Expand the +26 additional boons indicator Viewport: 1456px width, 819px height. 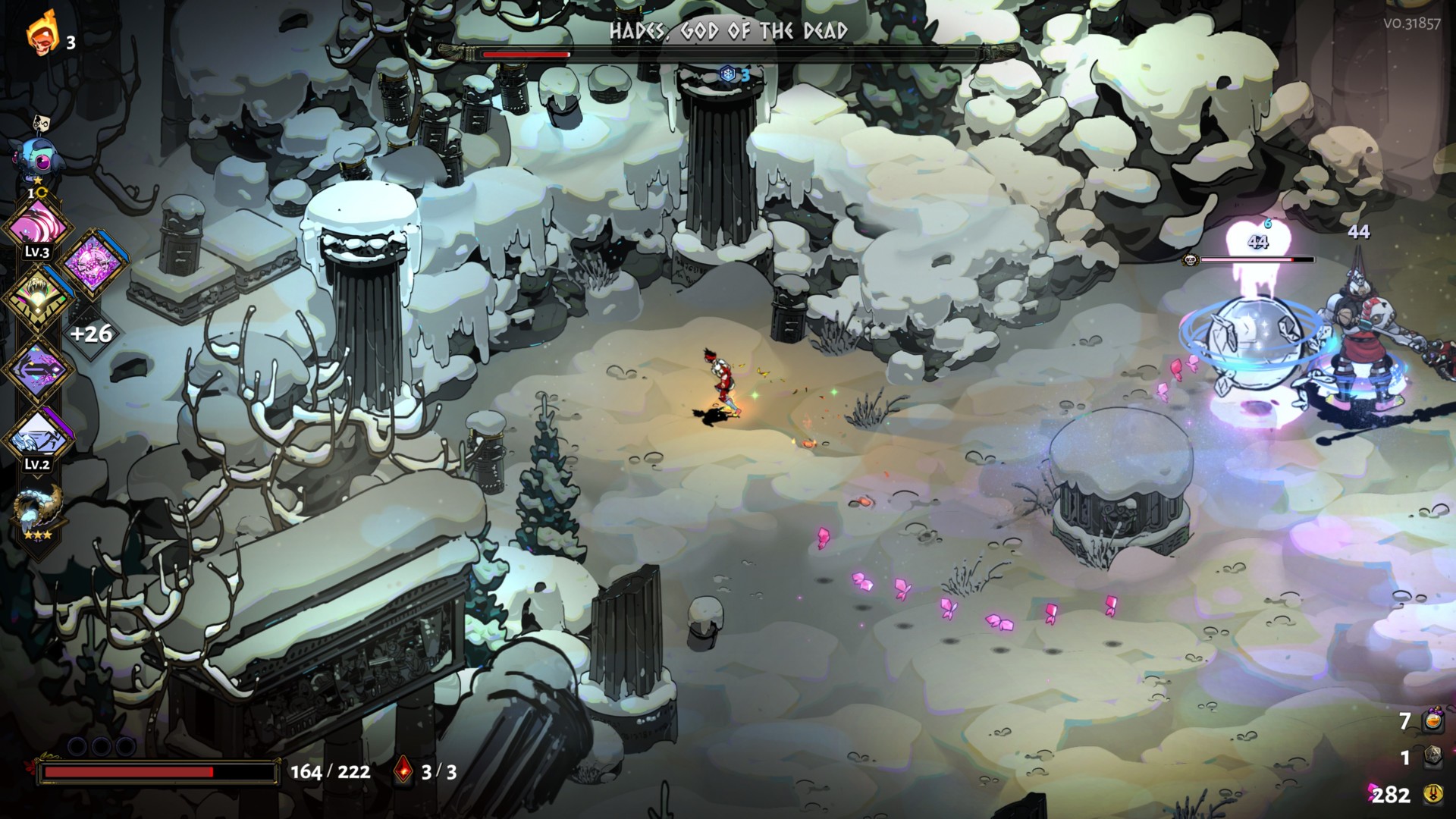click(91, 333)
